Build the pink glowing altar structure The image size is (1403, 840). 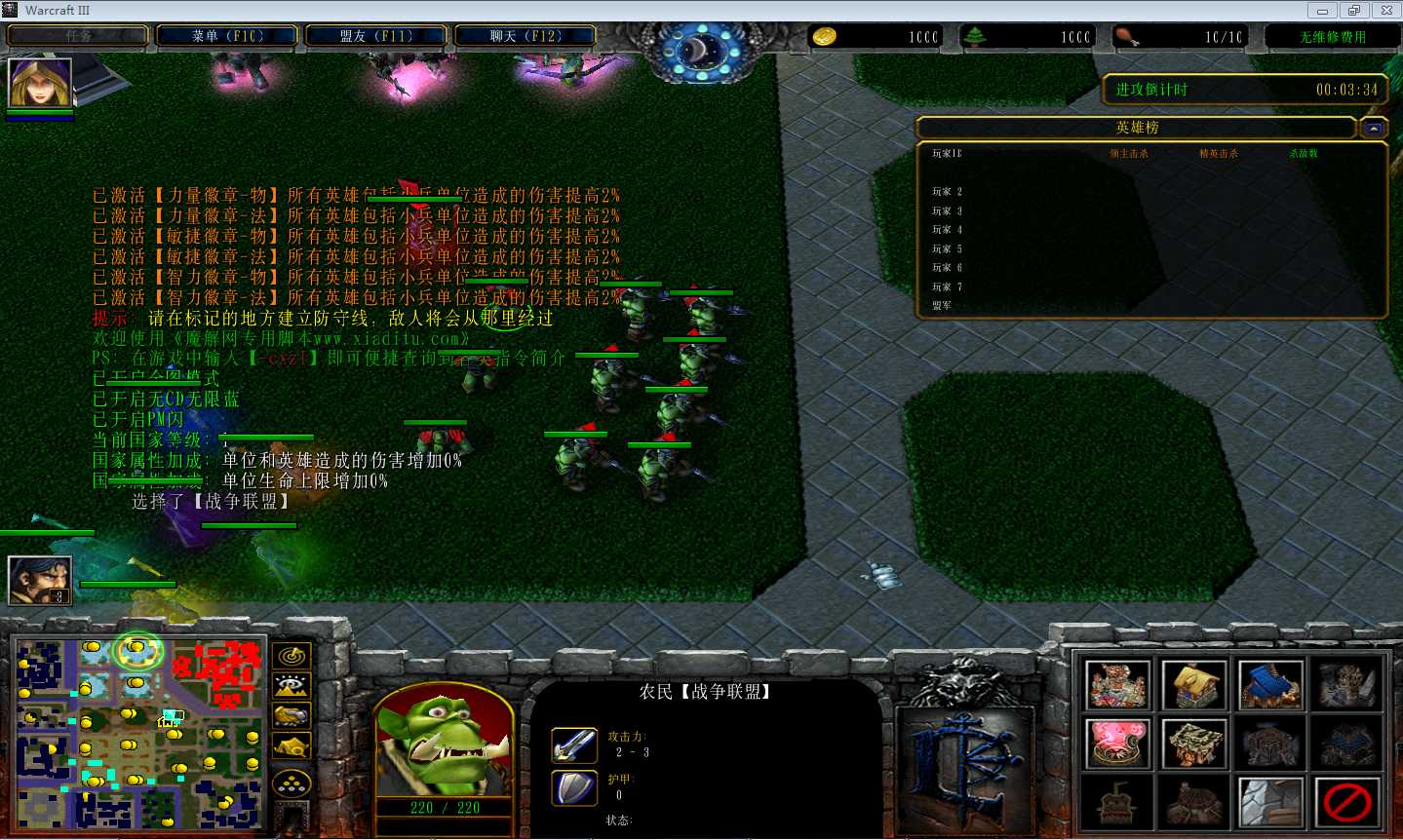pyautogui.click(x=1117, y=744)
